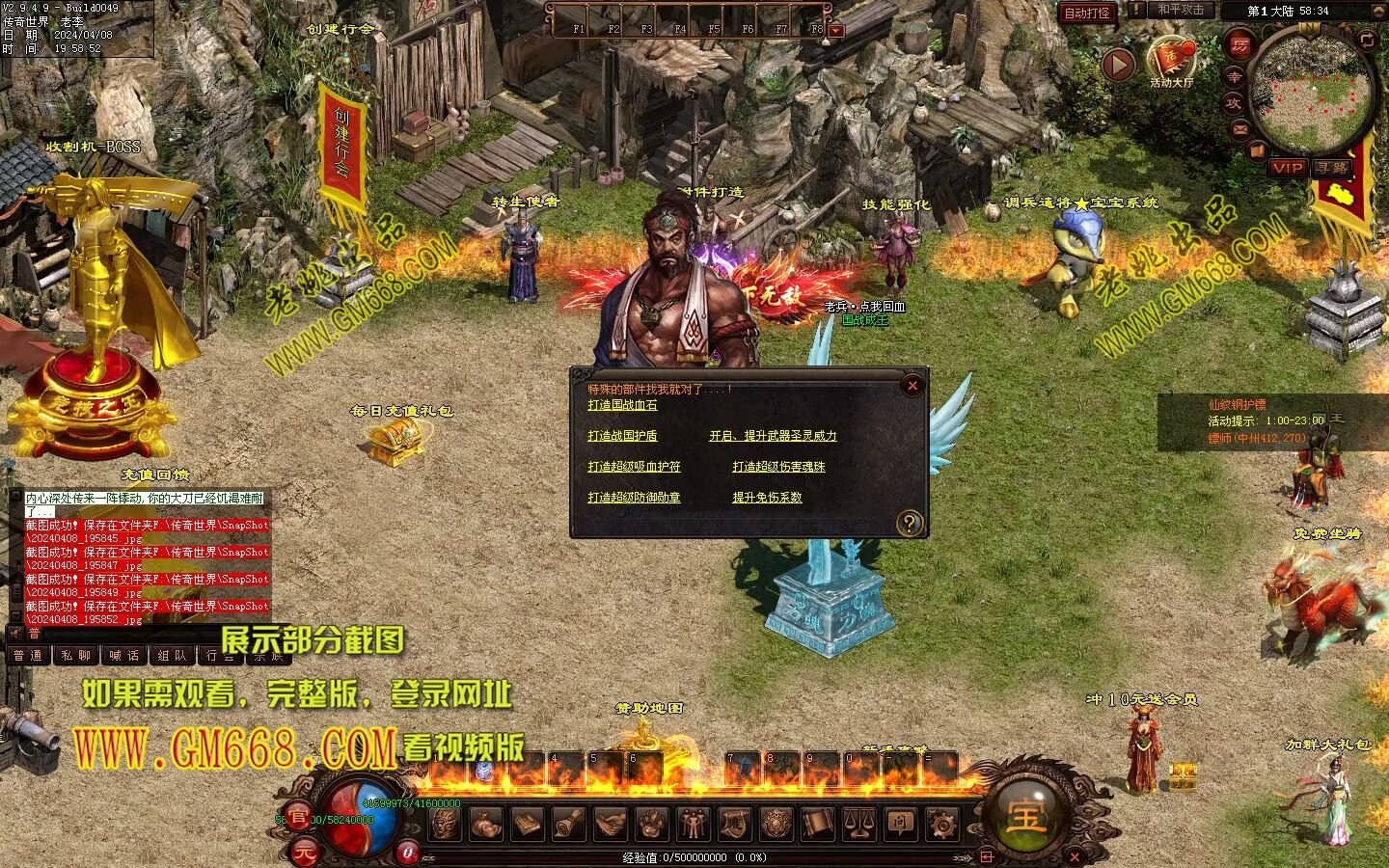Screen dimensions: 1389x868
Task: Open the 宝 treasure orb button
Action: point(1025,817)
